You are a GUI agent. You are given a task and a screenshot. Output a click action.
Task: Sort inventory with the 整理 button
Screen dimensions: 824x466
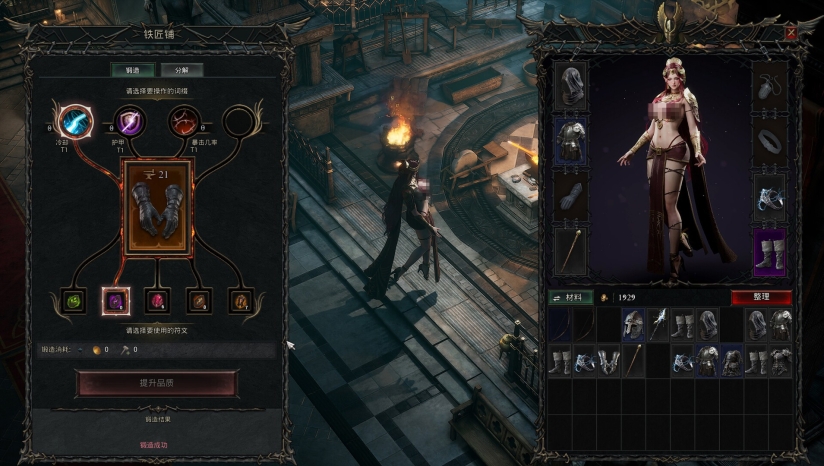(761, 297)
